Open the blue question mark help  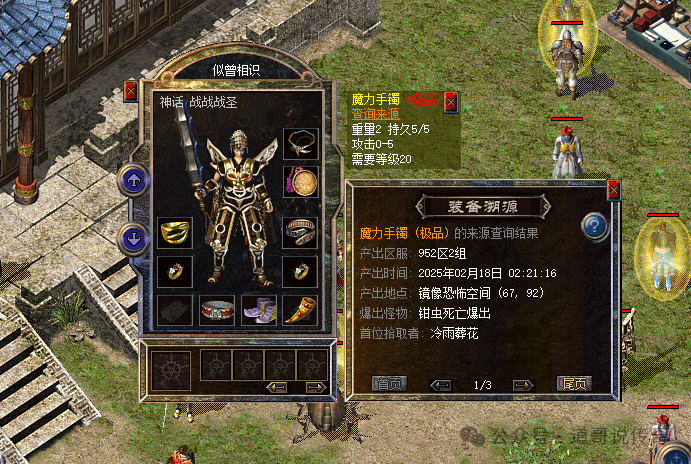(596, 226)
